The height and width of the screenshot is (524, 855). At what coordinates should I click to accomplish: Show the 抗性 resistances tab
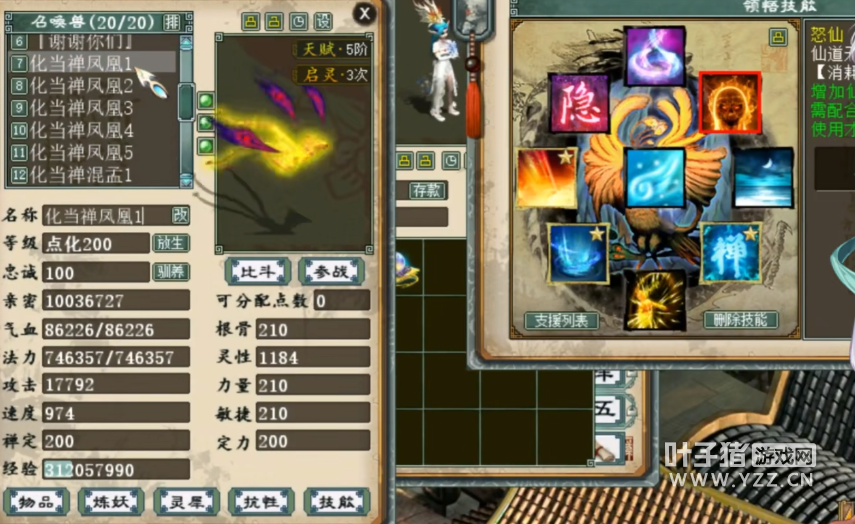[261, 502]
